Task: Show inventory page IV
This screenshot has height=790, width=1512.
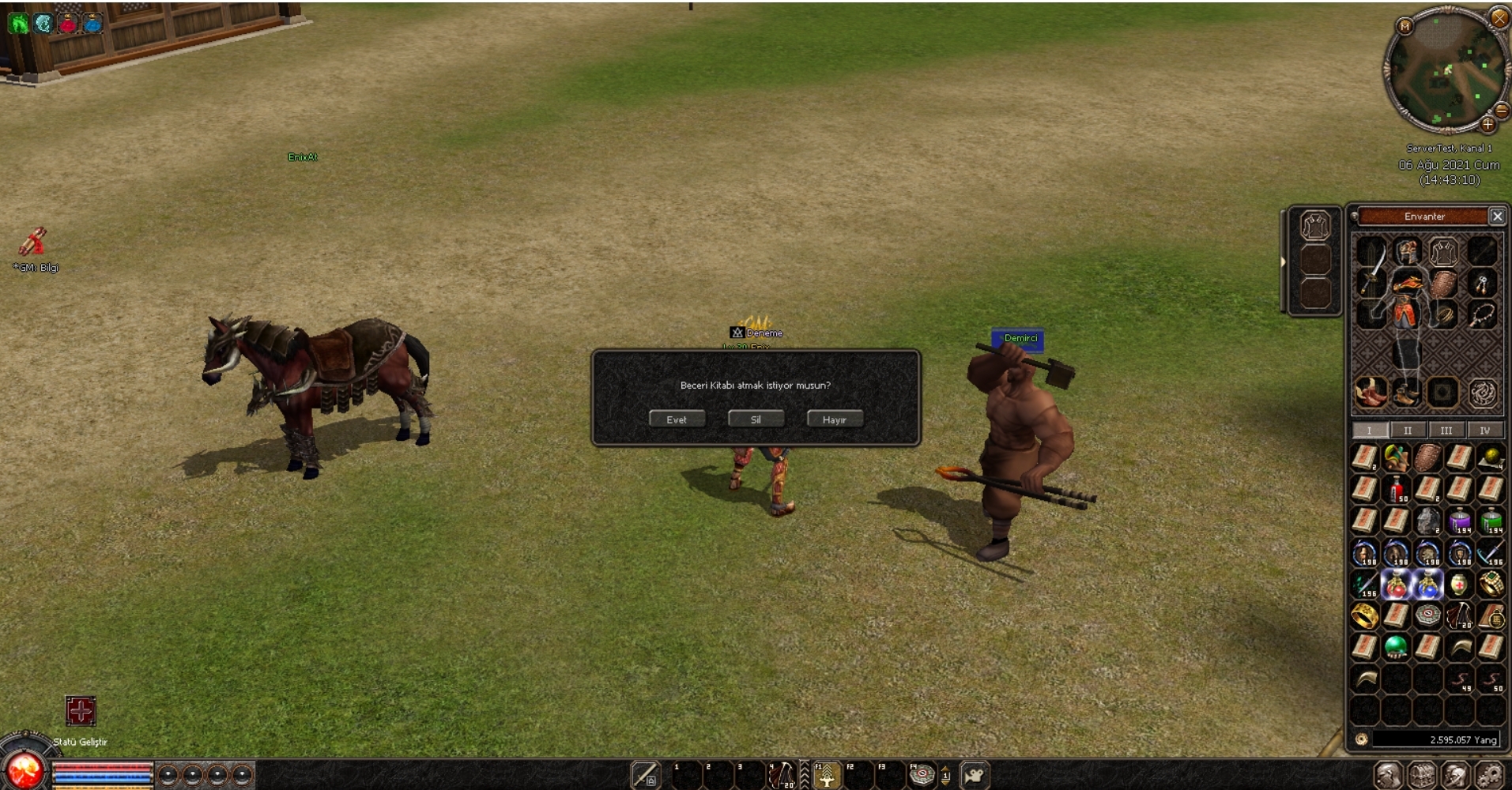Action: click(1484, 431)
